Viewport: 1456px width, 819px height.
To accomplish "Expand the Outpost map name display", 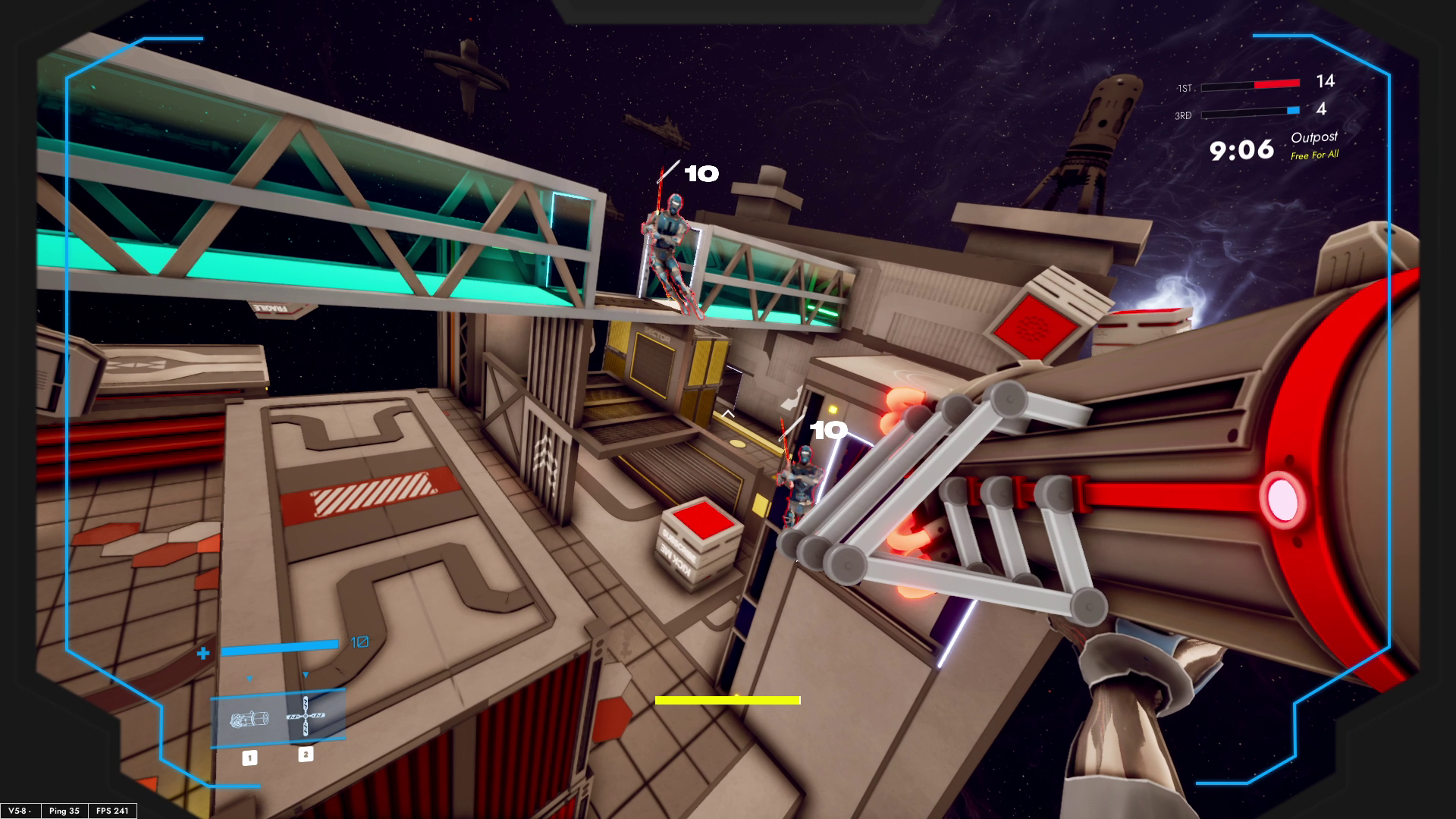I will [1315, 136].
